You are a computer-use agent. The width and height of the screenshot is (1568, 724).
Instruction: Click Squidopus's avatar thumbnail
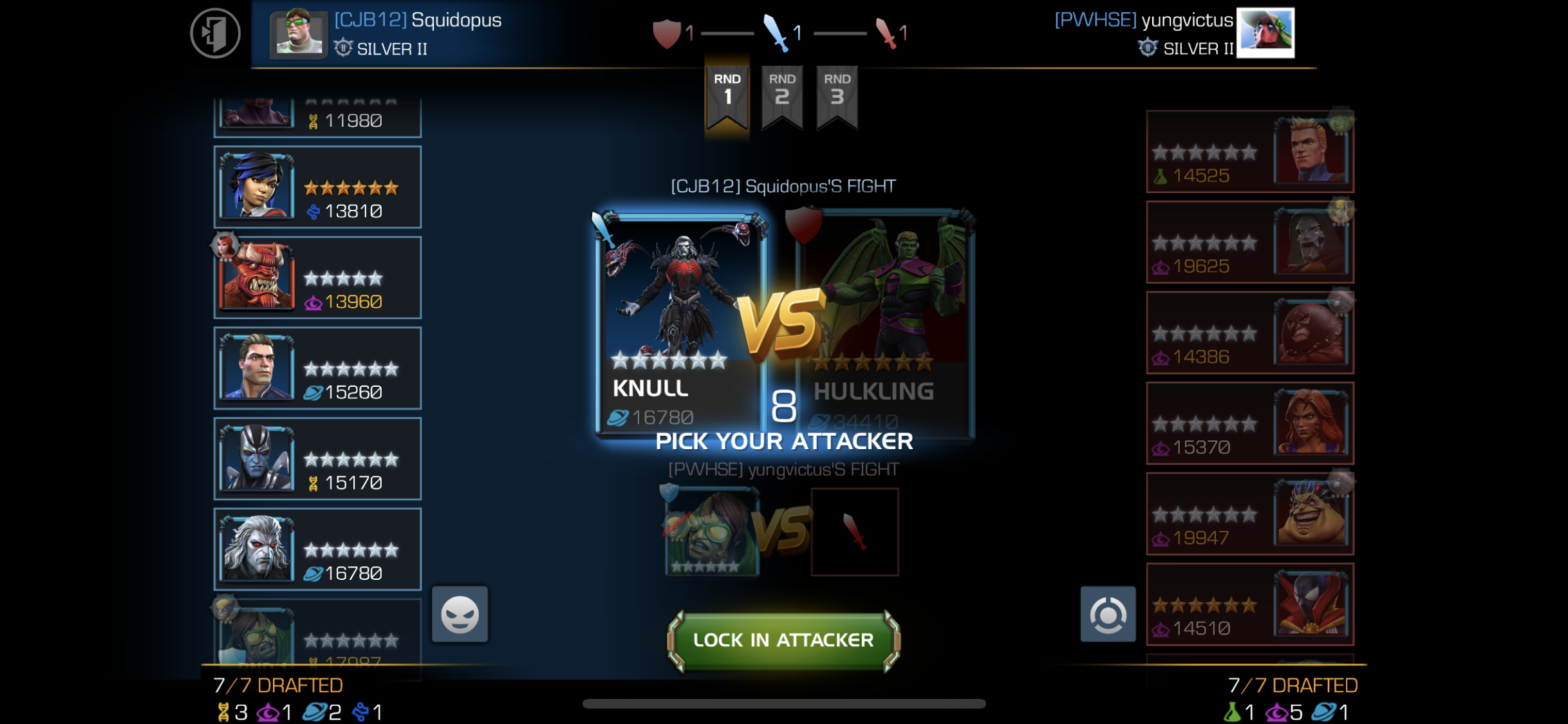(298, 33)
